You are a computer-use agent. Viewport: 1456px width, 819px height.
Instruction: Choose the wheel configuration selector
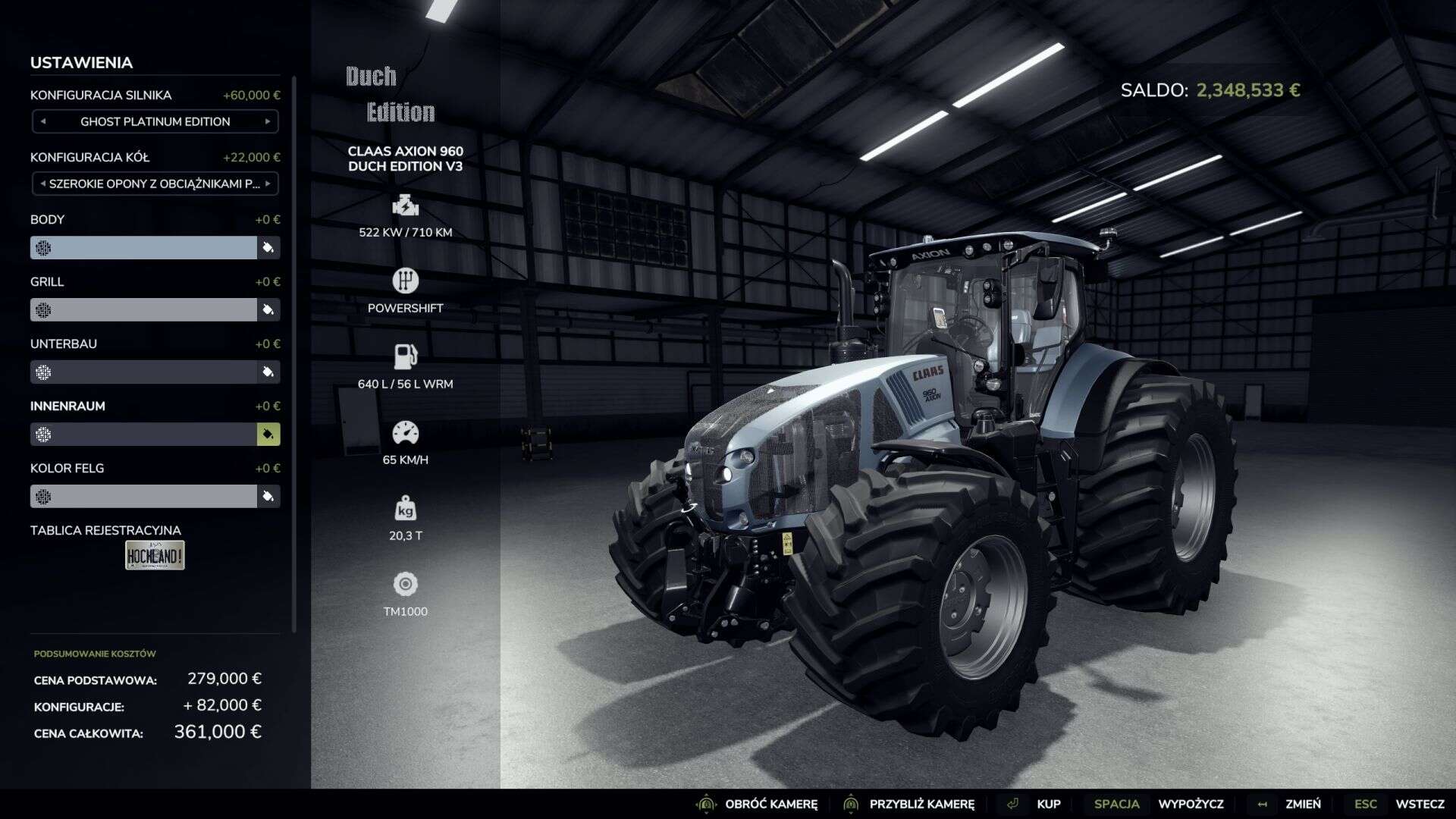tap(155, 184)
